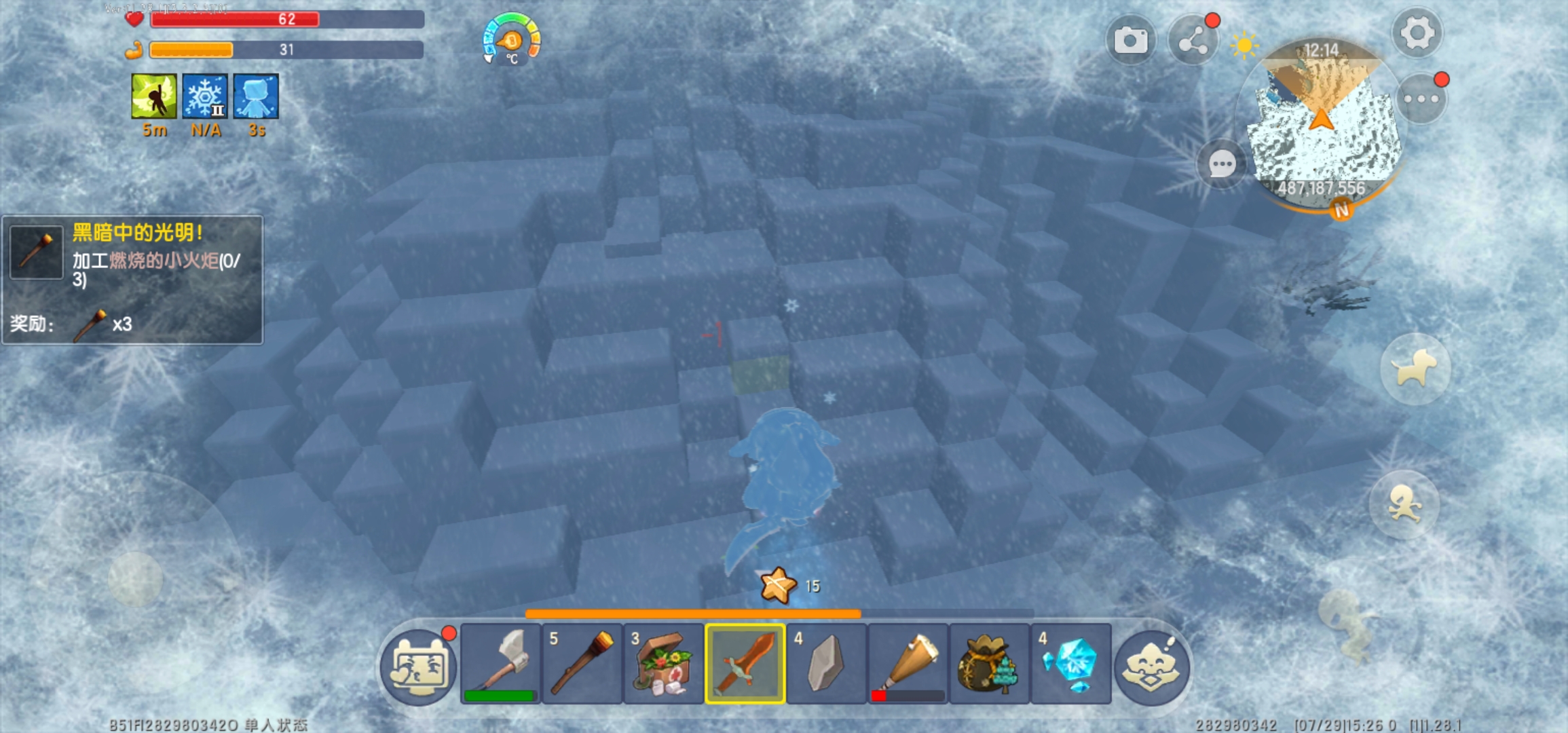
Task: Take a screenshot with the camera button
Action: point(1130,41)
